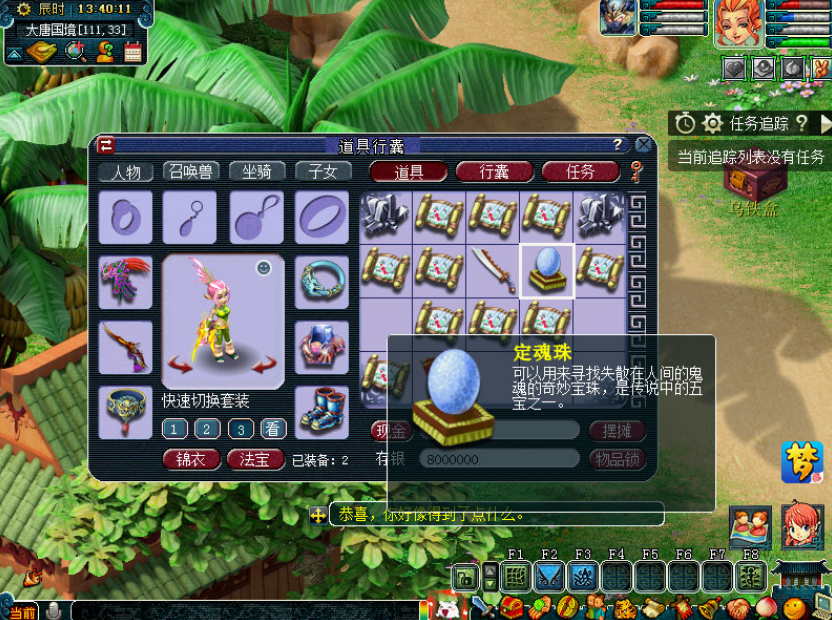
Task: Select the 定魂珠 orb in the inventory
Action: click(x=547, y=270)
